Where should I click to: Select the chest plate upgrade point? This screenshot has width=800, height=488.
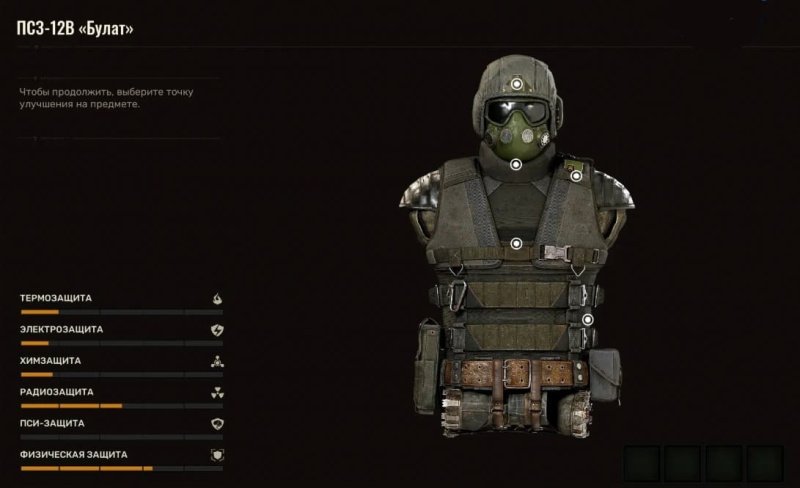(x=516, y=242)
